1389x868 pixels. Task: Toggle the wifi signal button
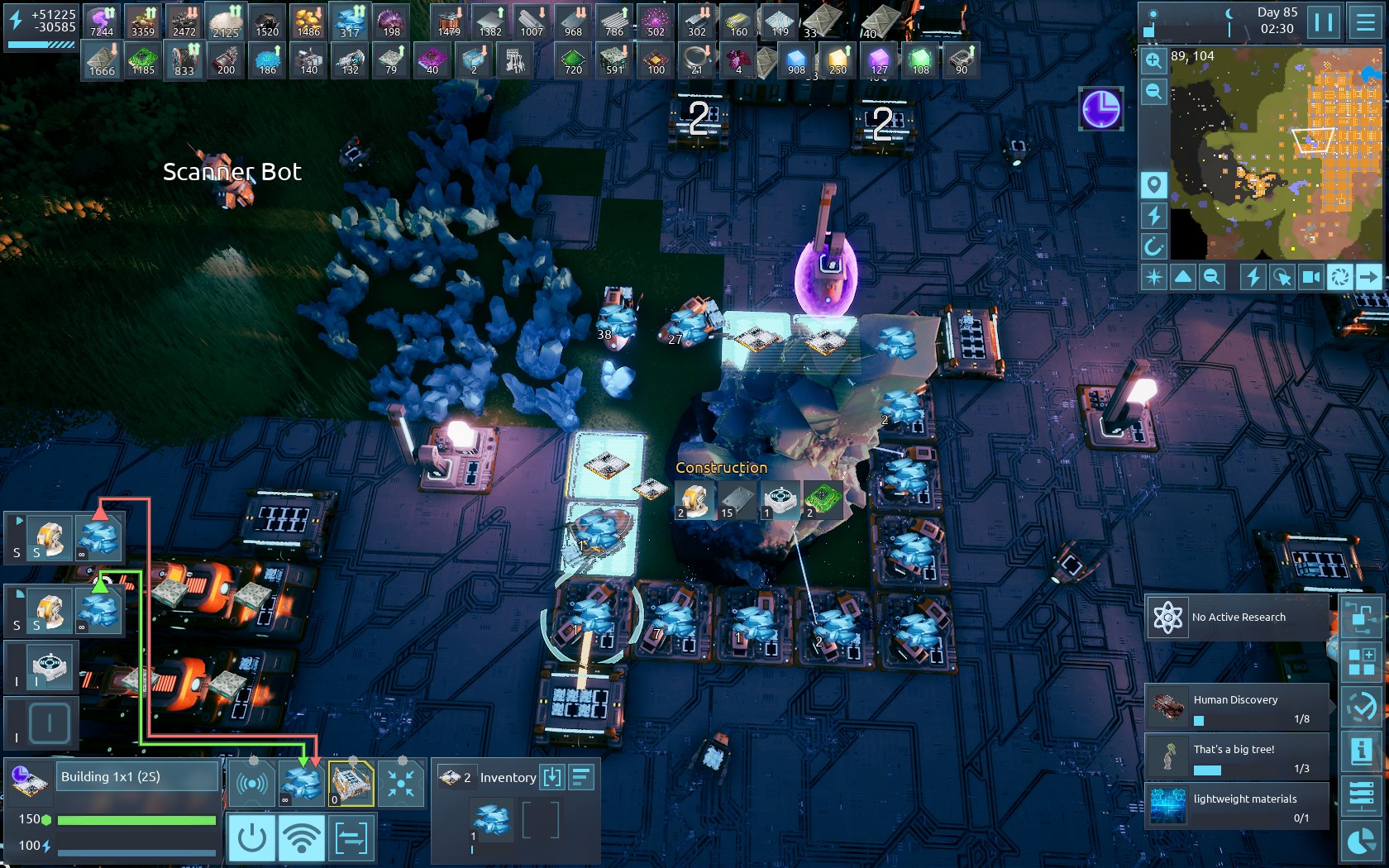(301, 838)
